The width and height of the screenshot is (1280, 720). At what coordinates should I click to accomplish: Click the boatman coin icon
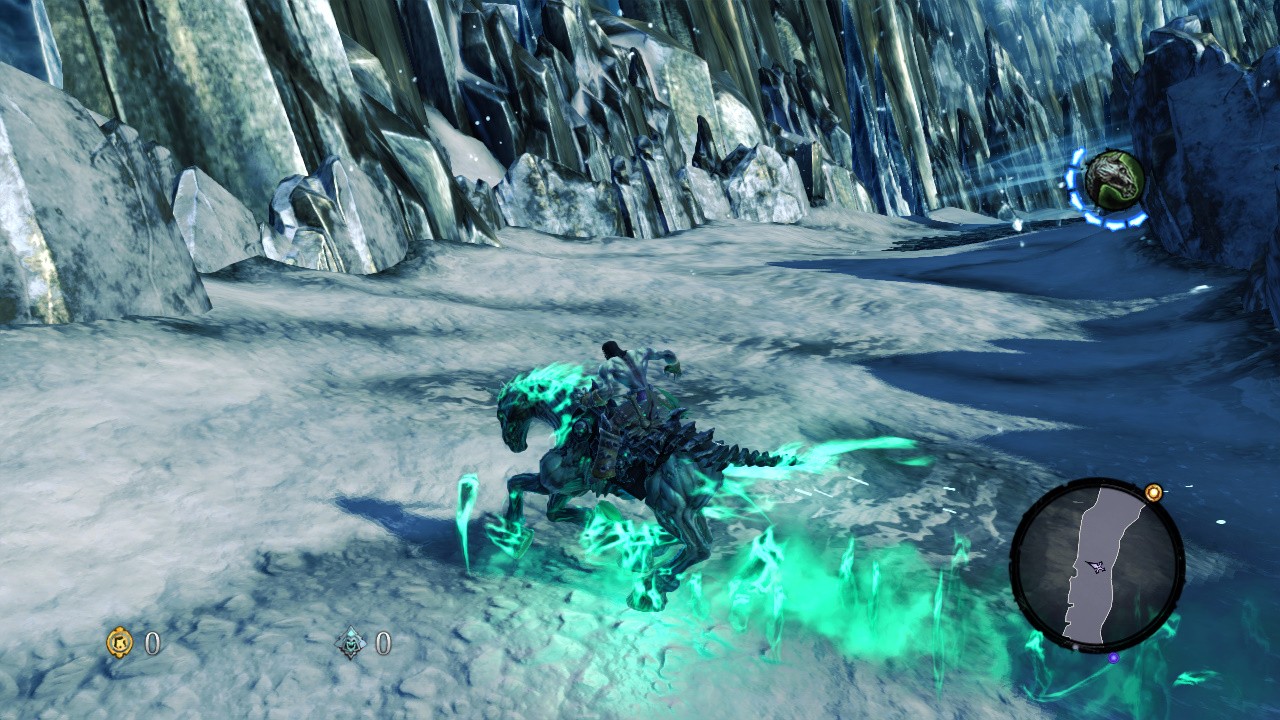coord(350,643)
